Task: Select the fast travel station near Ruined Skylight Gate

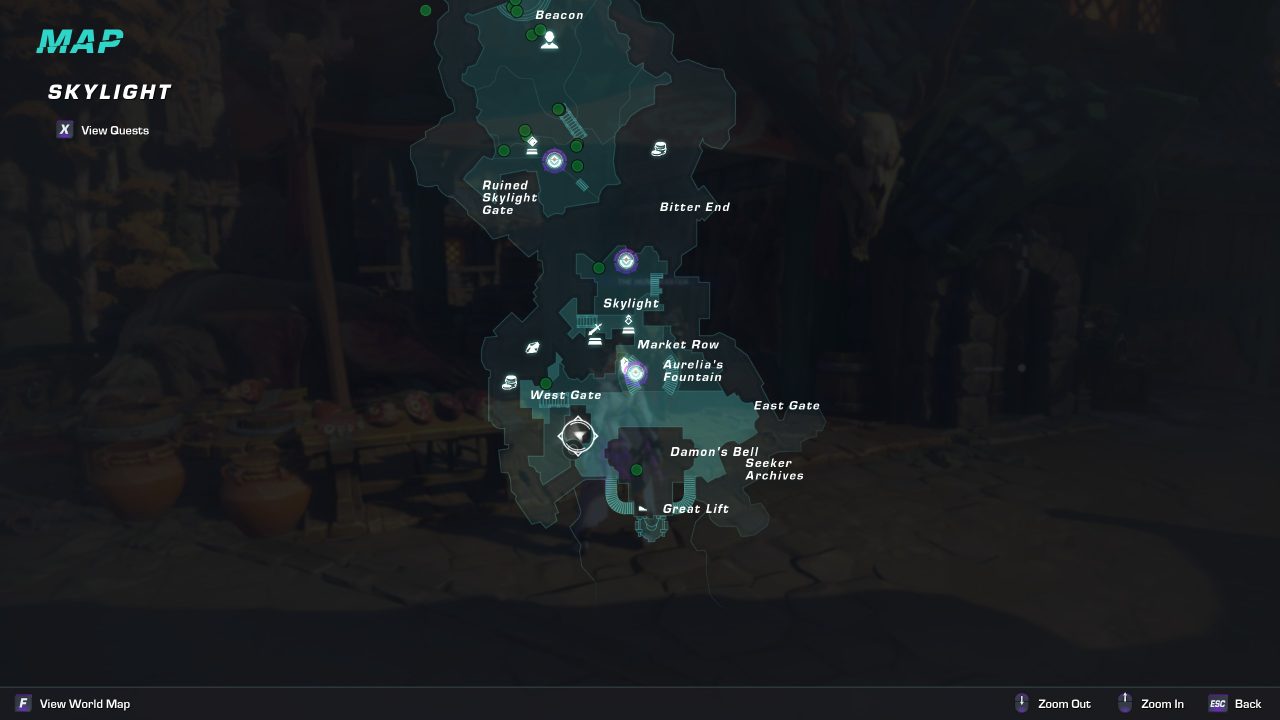Action: pyautogui.click(x=556, y=159)
